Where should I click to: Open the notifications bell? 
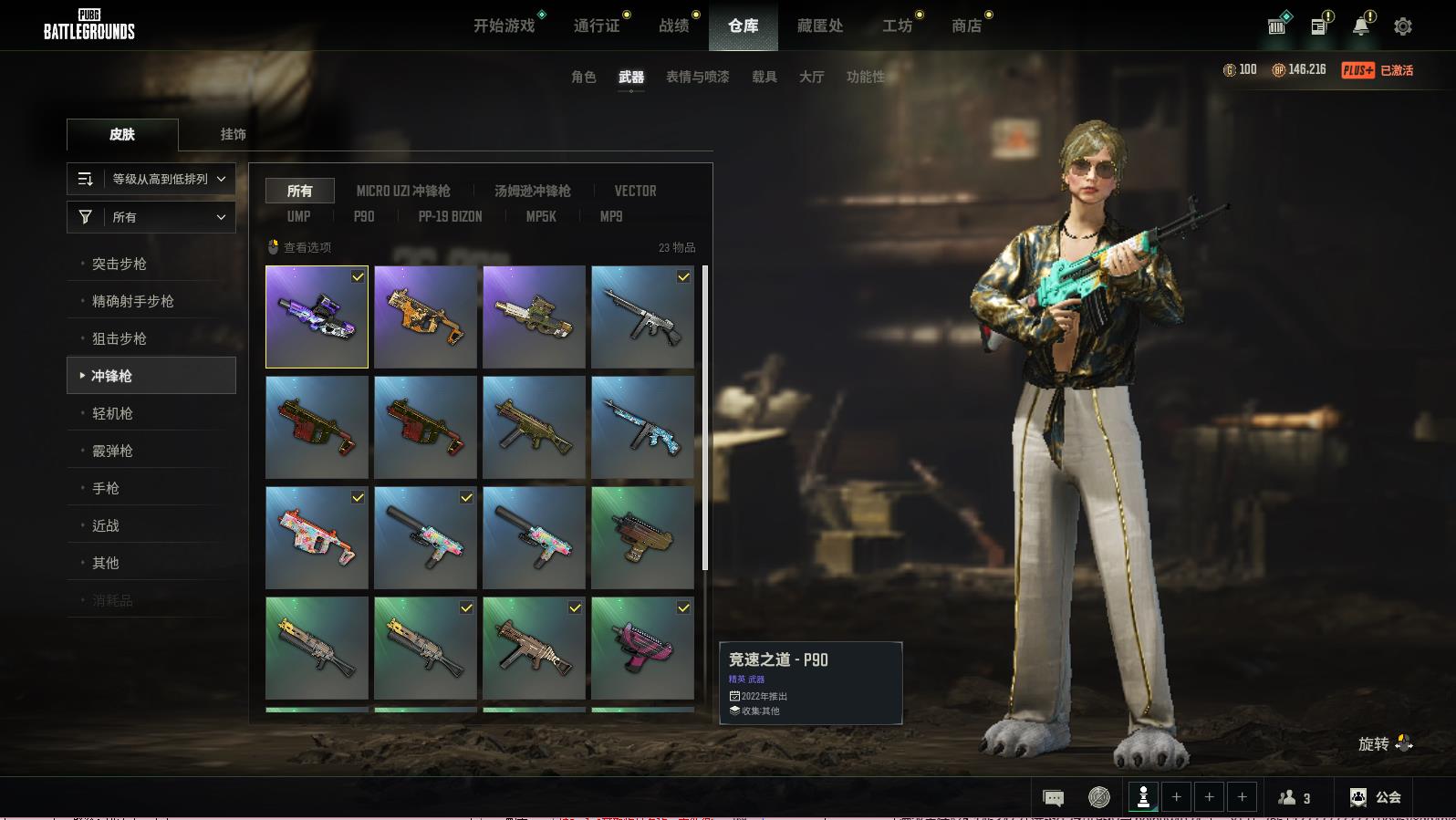click(x=1360, y=26)
